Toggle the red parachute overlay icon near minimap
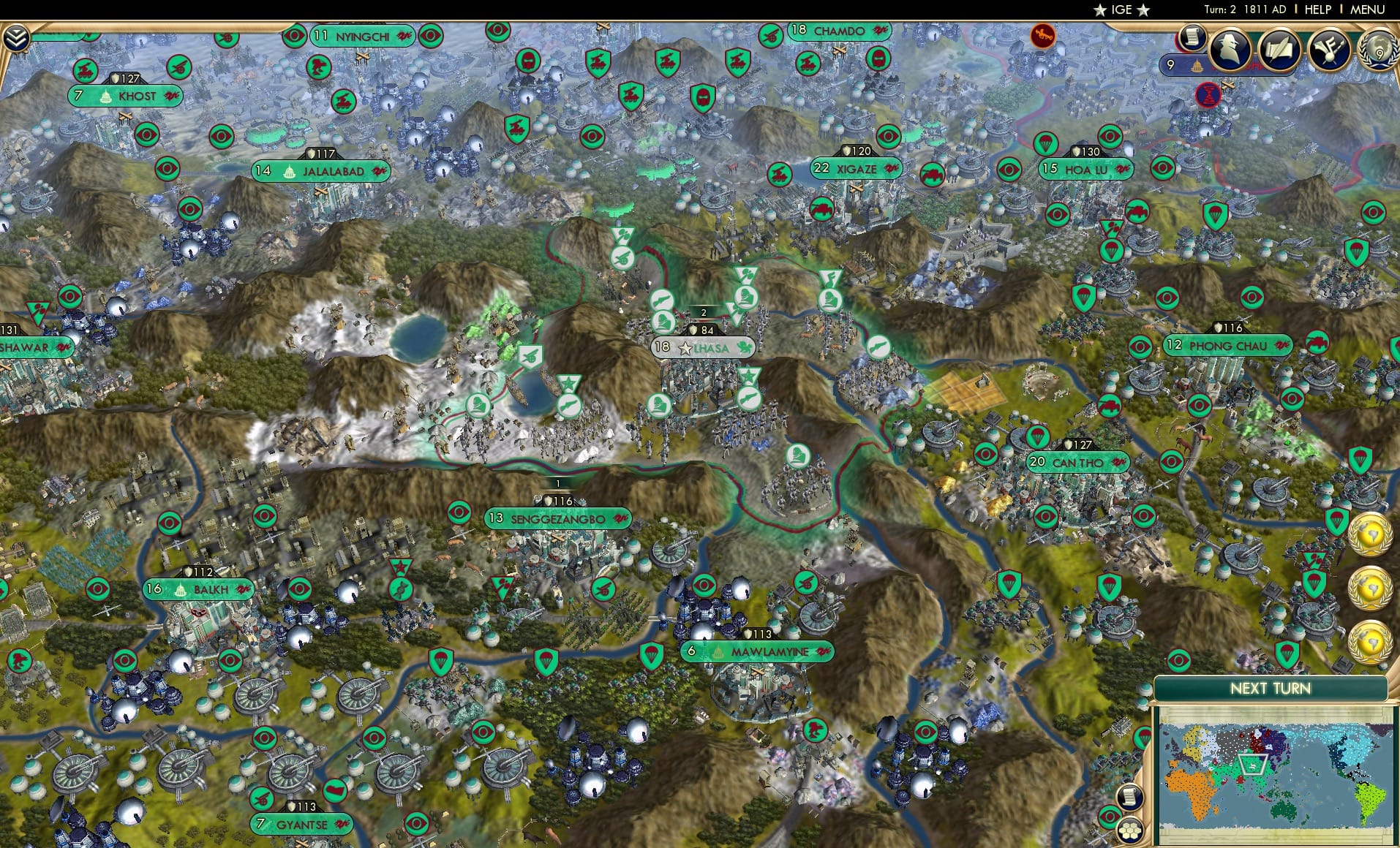Image resolution: width=1400 pixels, height=848 pixels. 1143,738
